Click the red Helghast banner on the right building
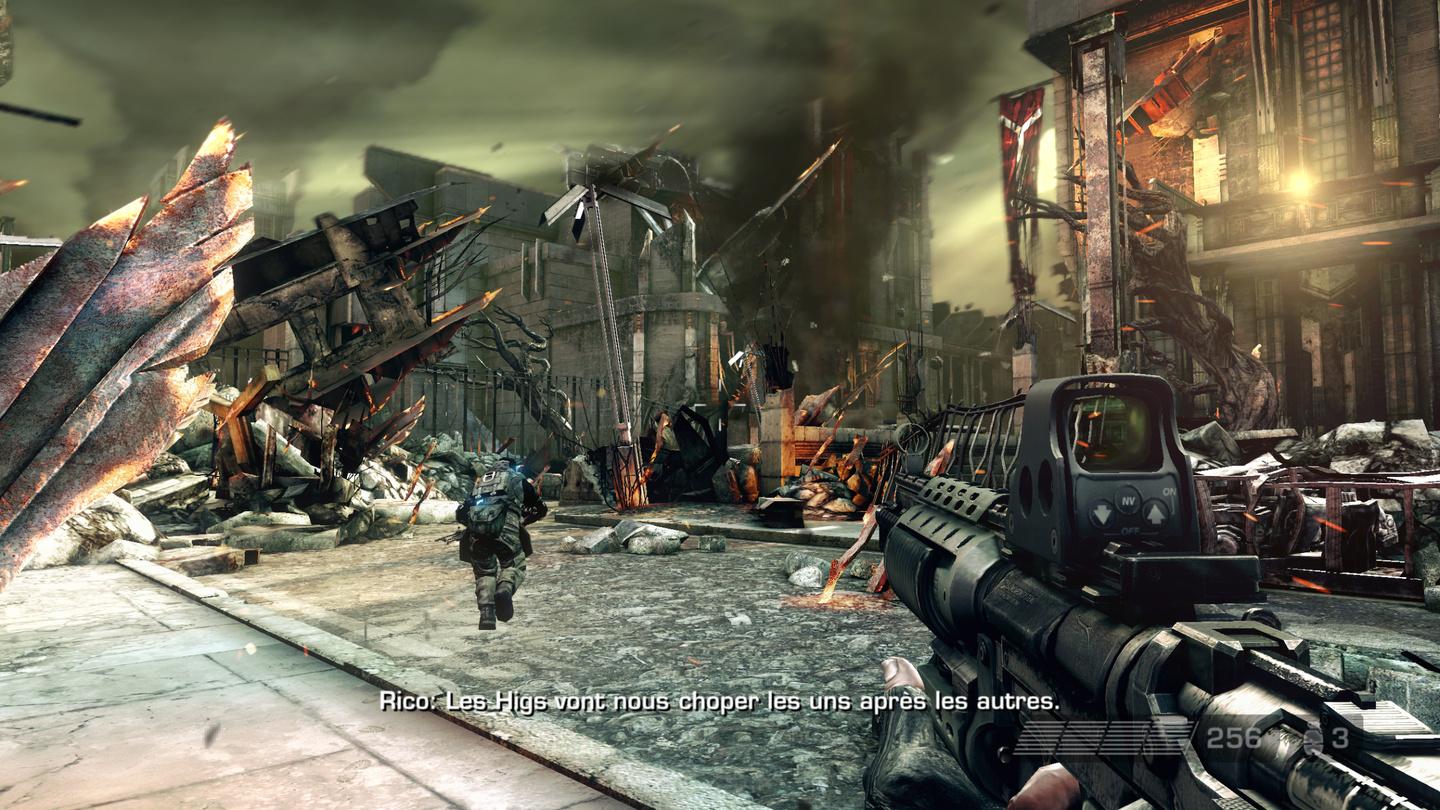This screenshot has height=810, width=1440. coord(1020,140)
